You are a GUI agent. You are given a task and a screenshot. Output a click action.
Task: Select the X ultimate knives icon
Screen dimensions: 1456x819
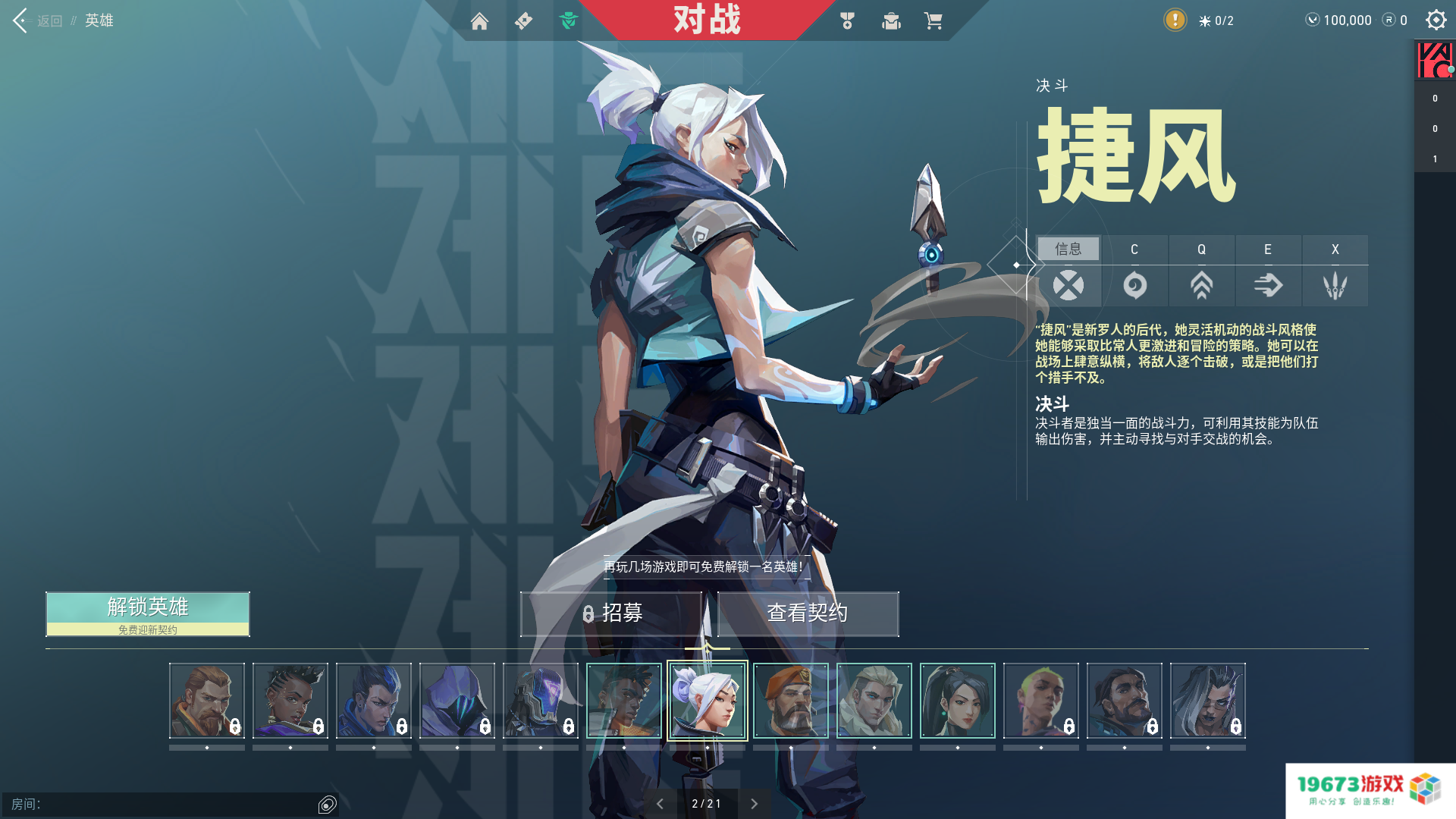pos(1335,286)
